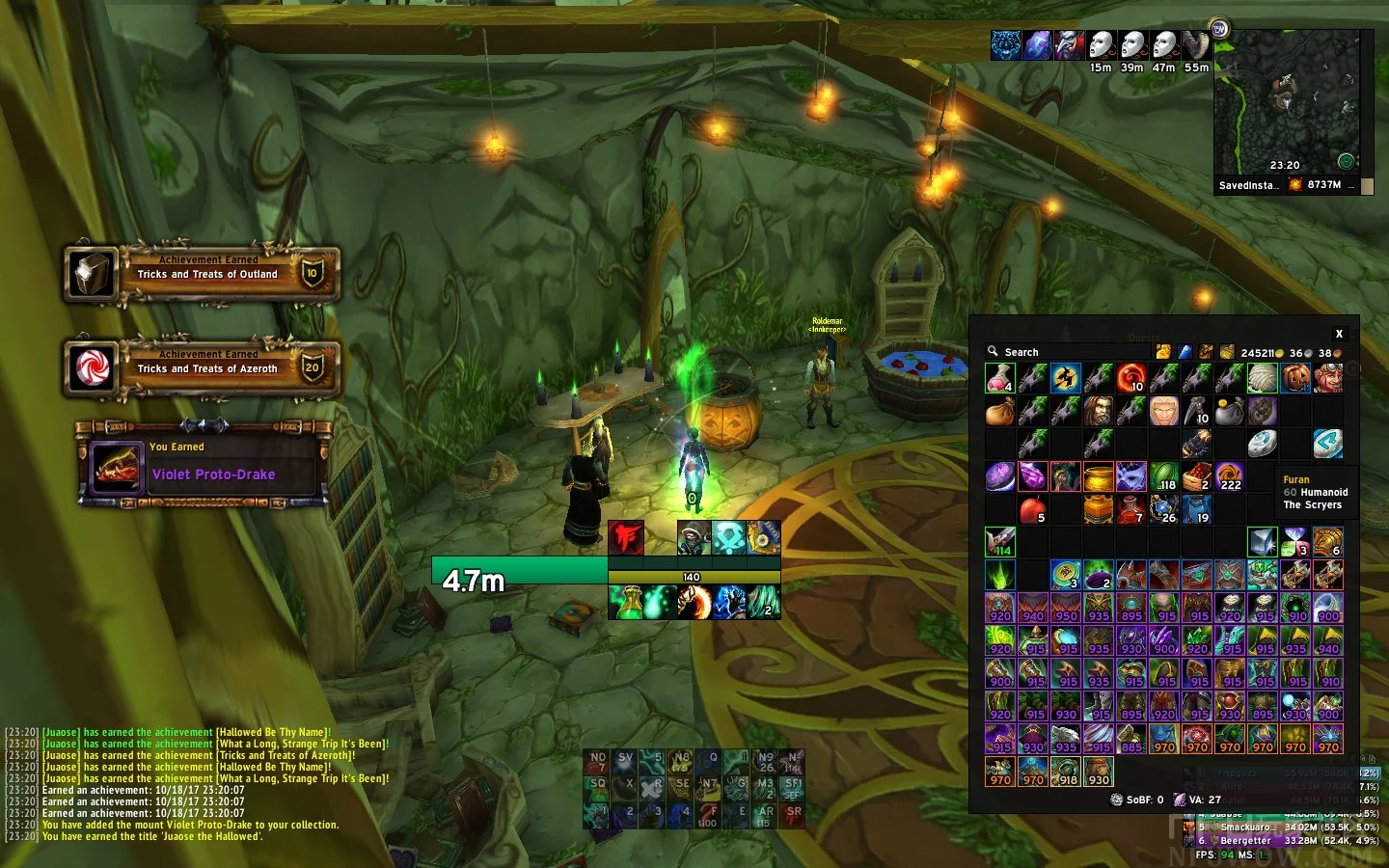Screen dimensions: 1389x868
Task: Activate the fiery claw slash ability
Action: tap(693, 602)
